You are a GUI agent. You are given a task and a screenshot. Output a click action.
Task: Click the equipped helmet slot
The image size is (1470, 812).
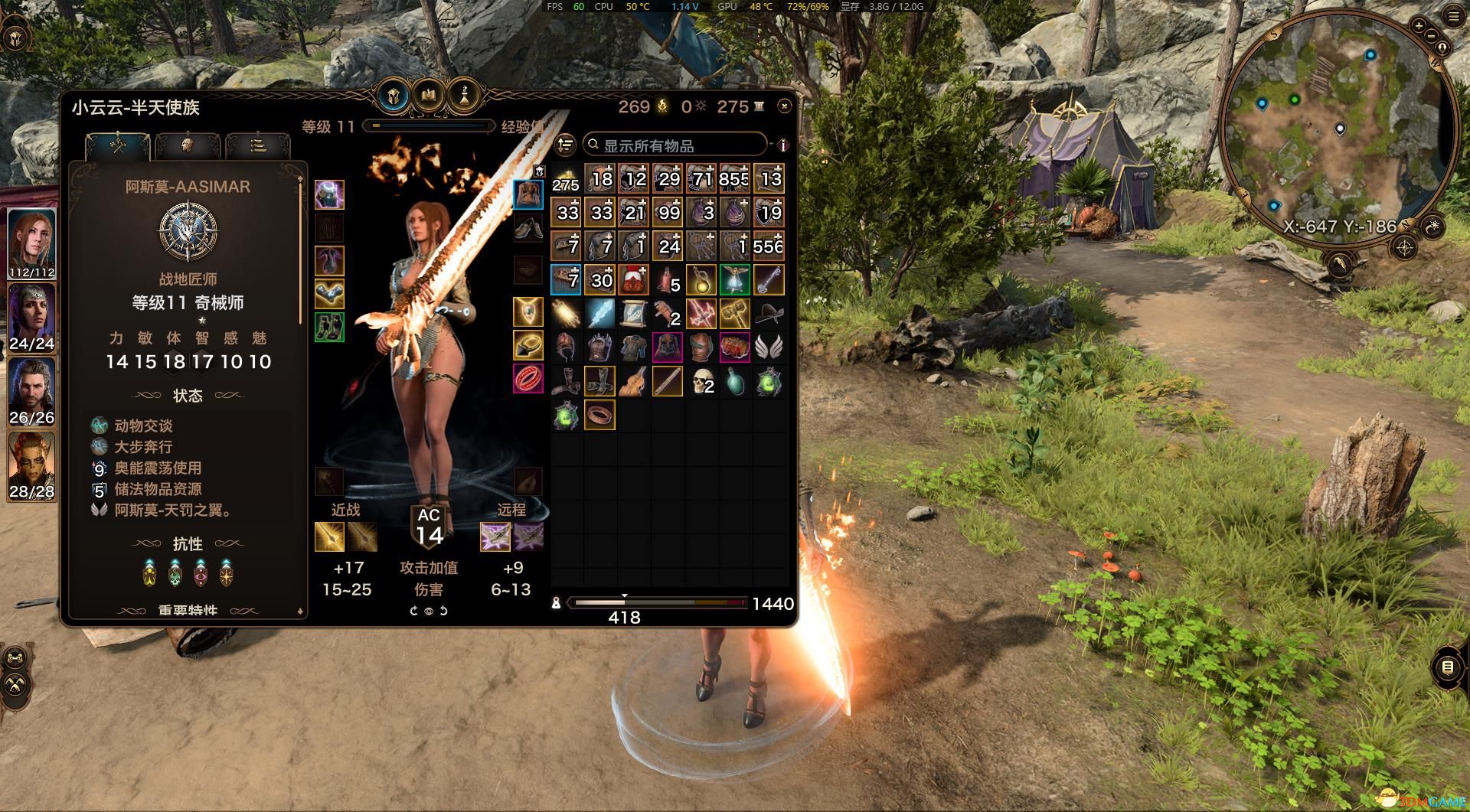(x=329, y=195)
